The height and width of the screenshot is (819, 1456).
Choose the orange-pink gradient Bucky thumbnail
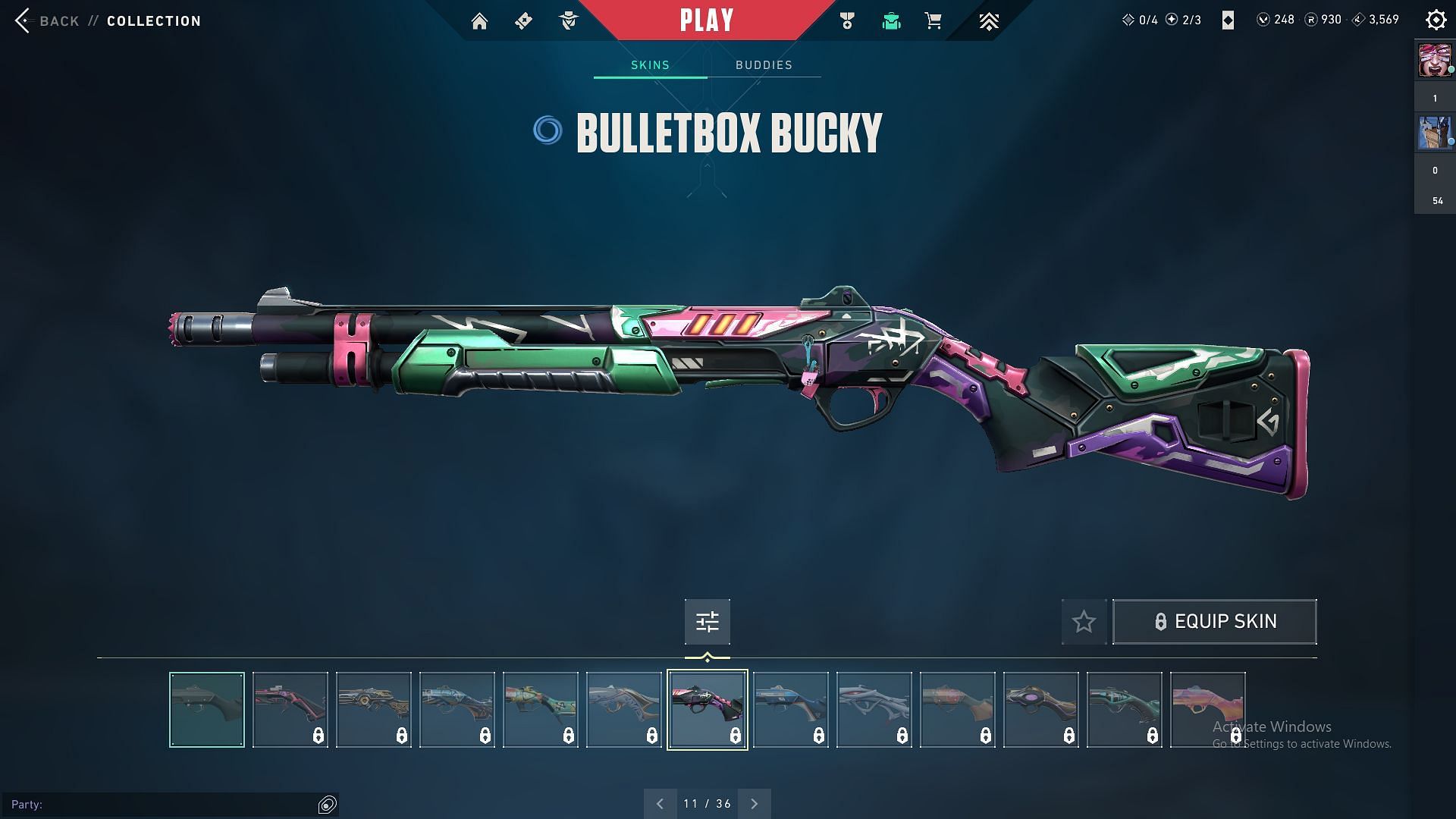click(1207, 710)
